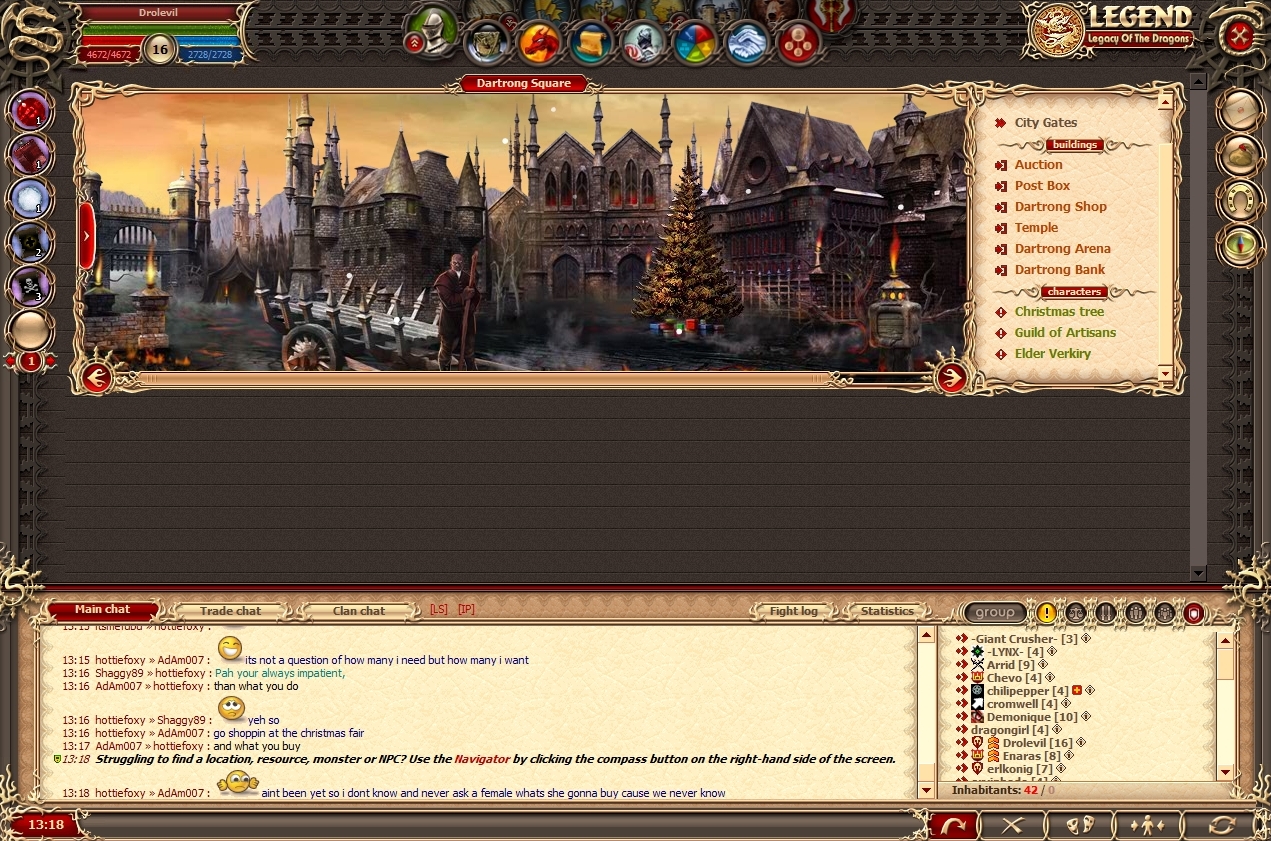This screenshot has width=1271, height=841.
Task: Choose the Christmas tree entry
Action: tap(1059, 312)
